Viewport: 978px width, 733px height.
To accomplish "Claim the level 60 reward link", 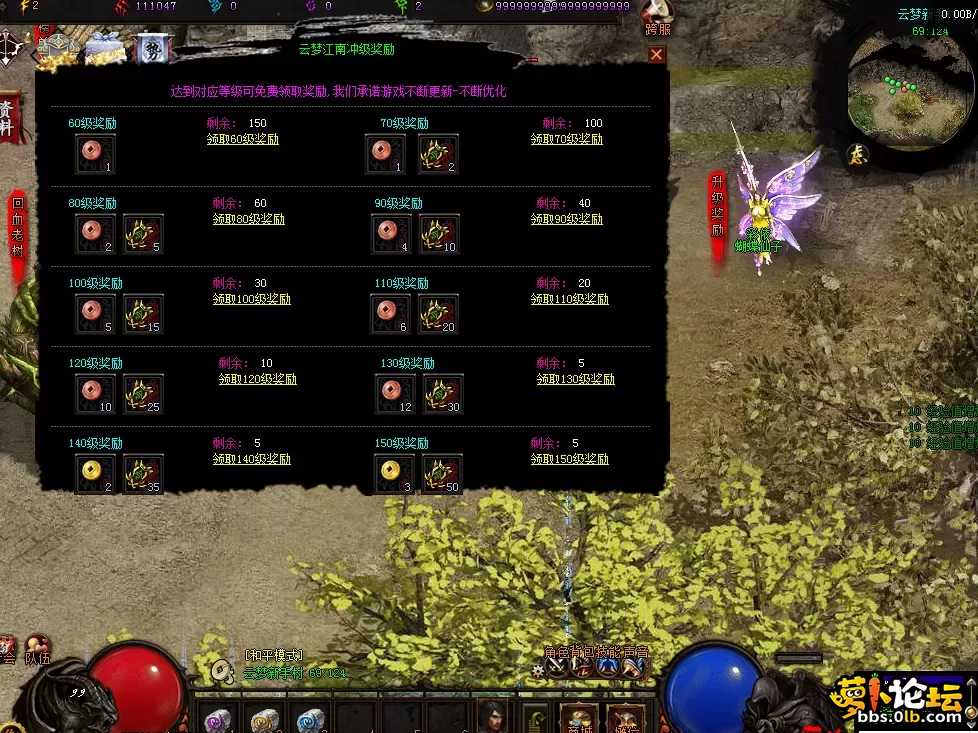I will coord(242,140).
